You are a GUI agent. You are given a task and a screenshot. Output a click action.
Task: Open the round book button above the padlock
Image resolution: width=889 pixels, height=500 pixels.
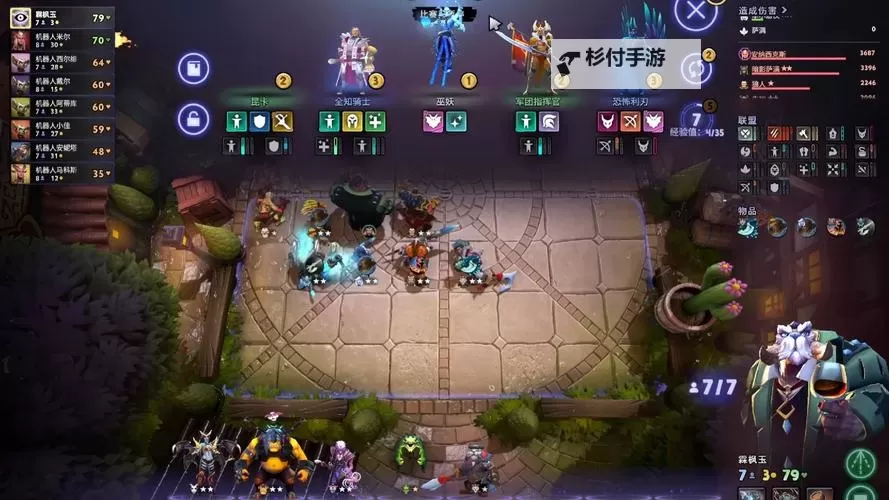pyautogui.click(x=193, y=69)
